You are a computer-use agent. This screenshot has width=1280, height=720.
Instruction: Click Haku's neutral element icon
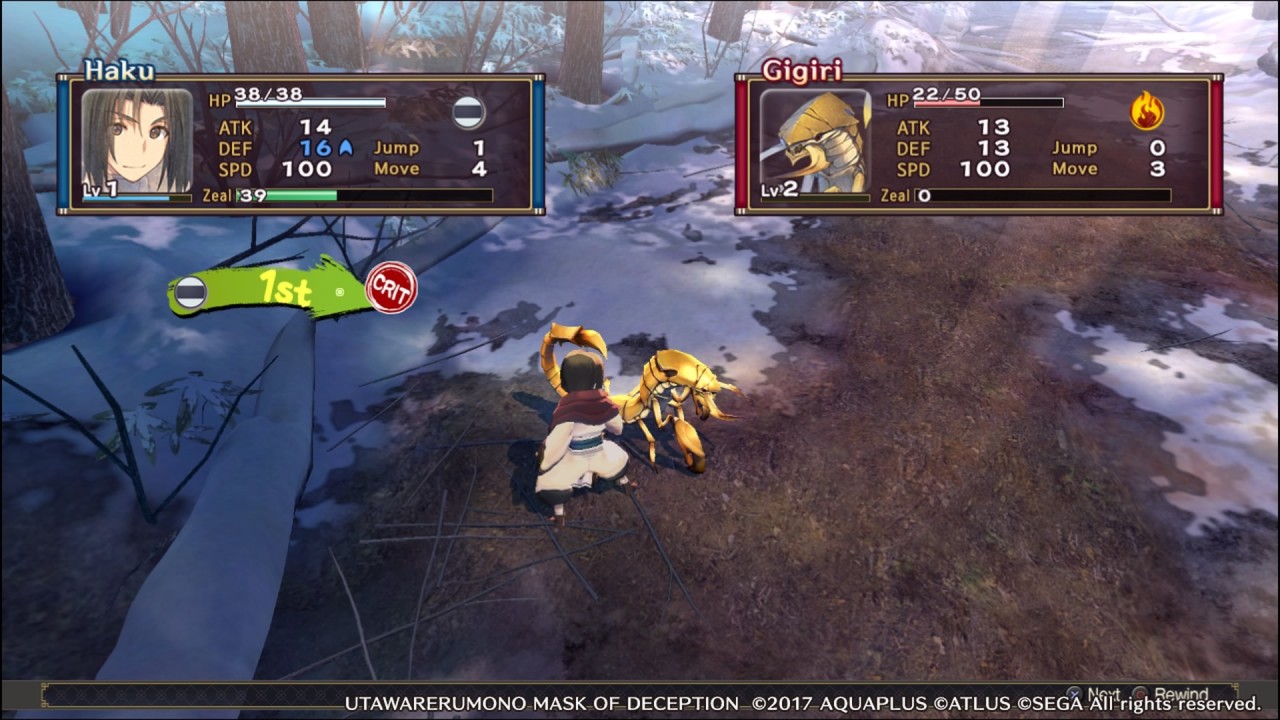click(x=468, y=112)
